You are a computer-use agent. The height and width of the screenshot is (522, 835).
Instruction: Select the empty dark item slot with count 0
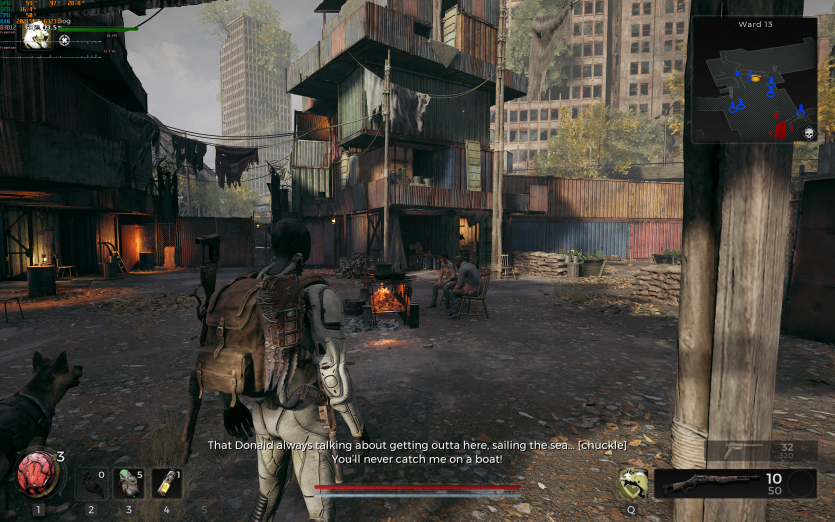[90, 483]
